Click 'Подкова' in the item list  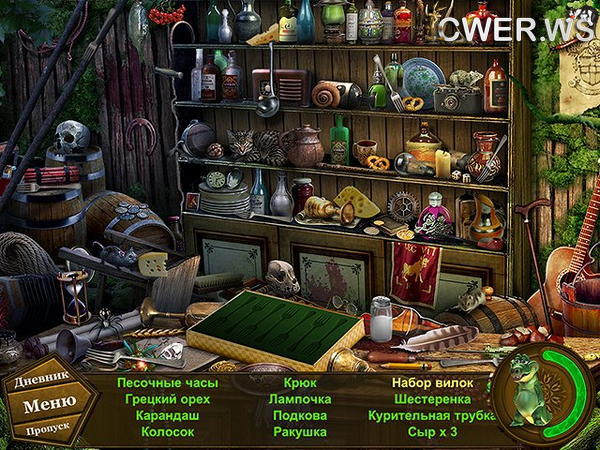pos(299,415)
